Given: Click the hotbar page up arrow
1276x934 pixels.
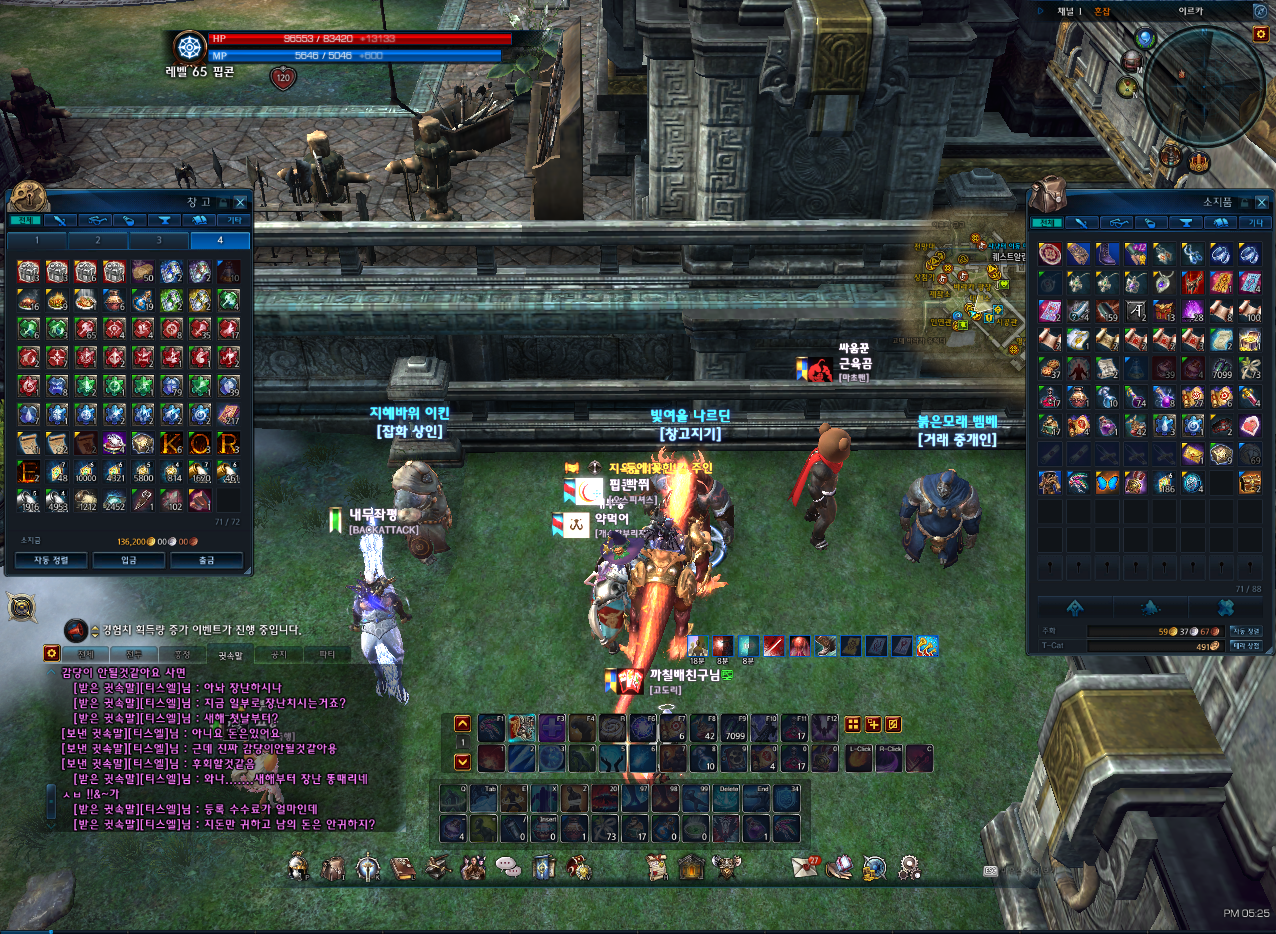Looking at the screenshot, I should [462, 724].
